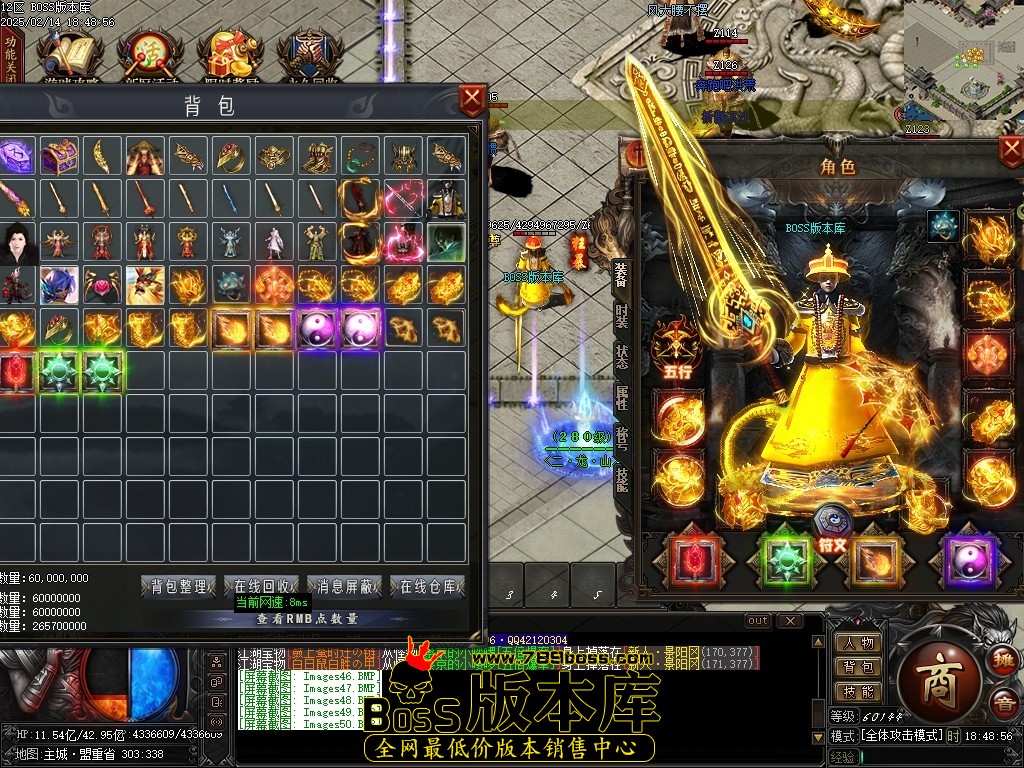Select the treasure chest item in bag
Screen dimensions: 1024x768
(60, 156)
